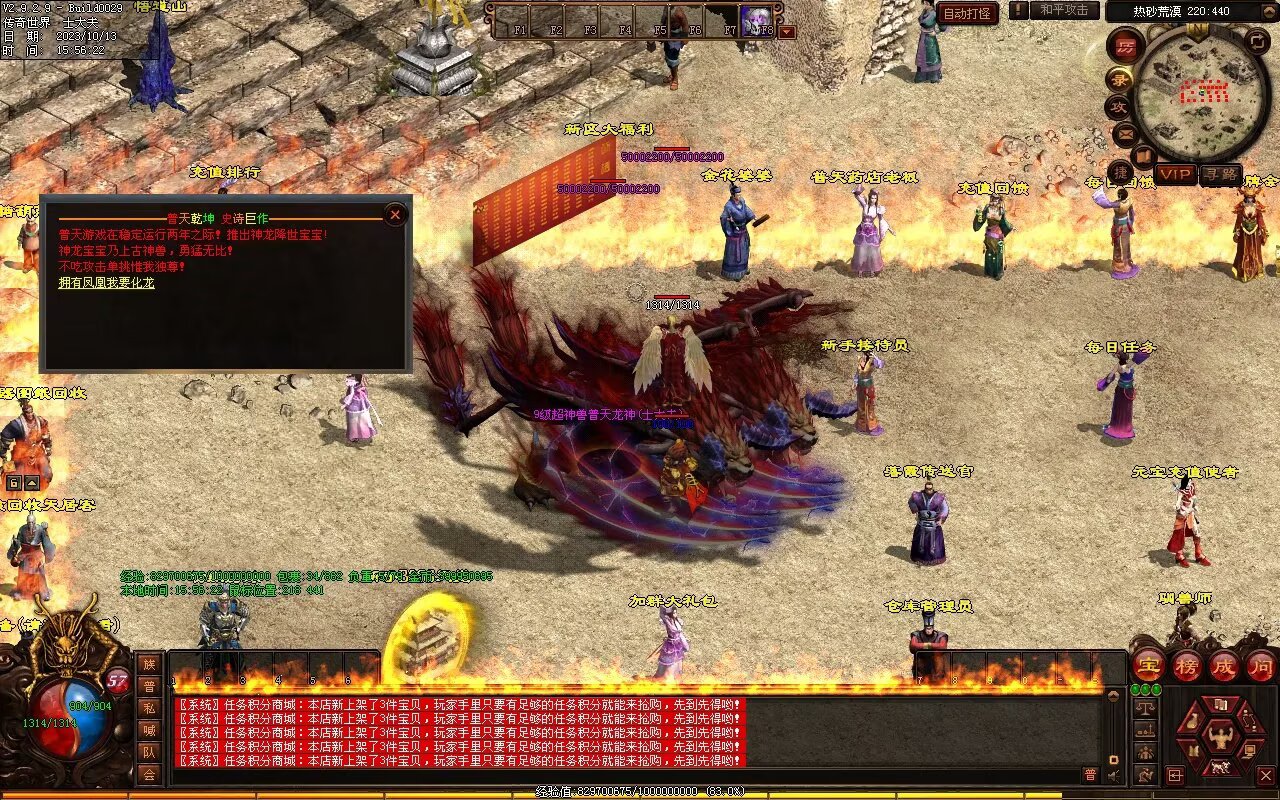The width and height of the screenshot is (1280, 800).
Task: Activate the 寻路 pathfinding button
Action: point(1219,174)
